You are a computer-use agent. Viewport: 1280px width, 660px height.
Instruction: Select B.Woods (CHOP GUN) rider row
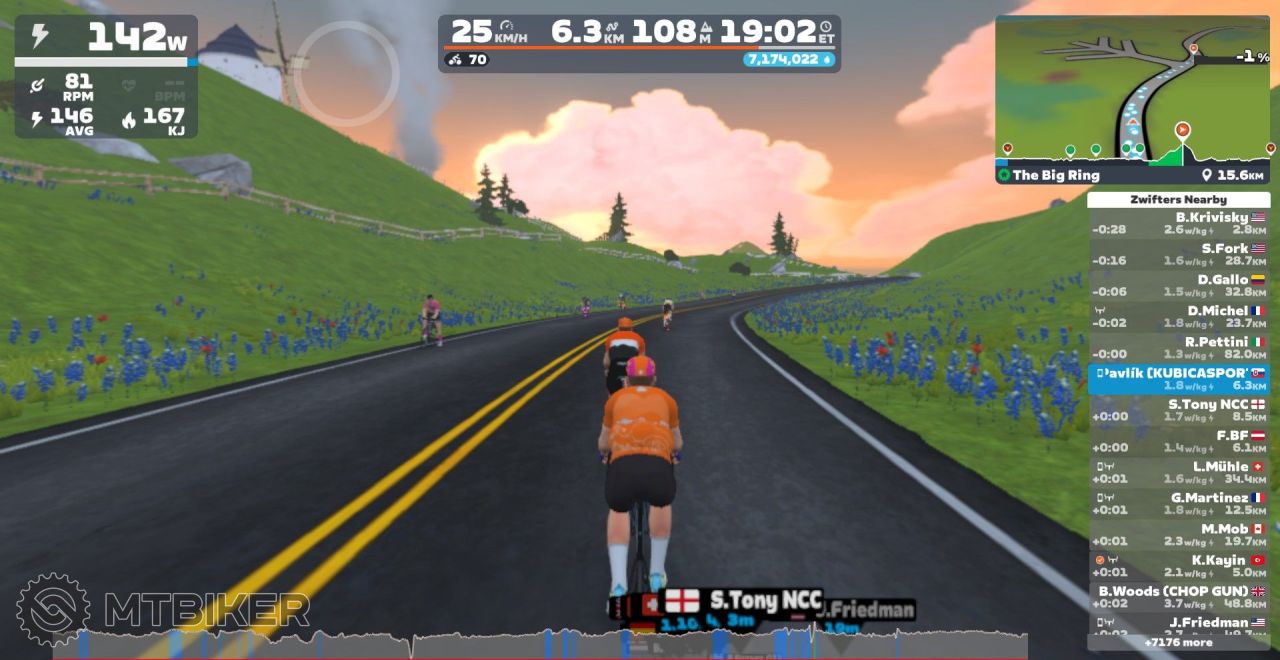click(x=1178, y=597)
